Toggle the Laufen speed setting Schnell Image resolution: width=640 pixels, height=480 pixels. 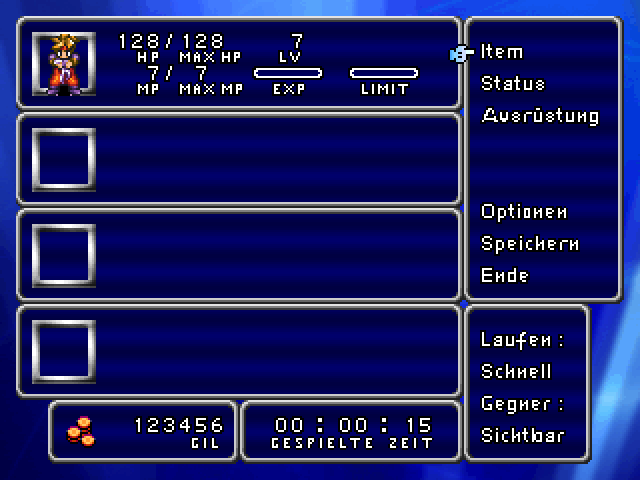click(516, 372)
